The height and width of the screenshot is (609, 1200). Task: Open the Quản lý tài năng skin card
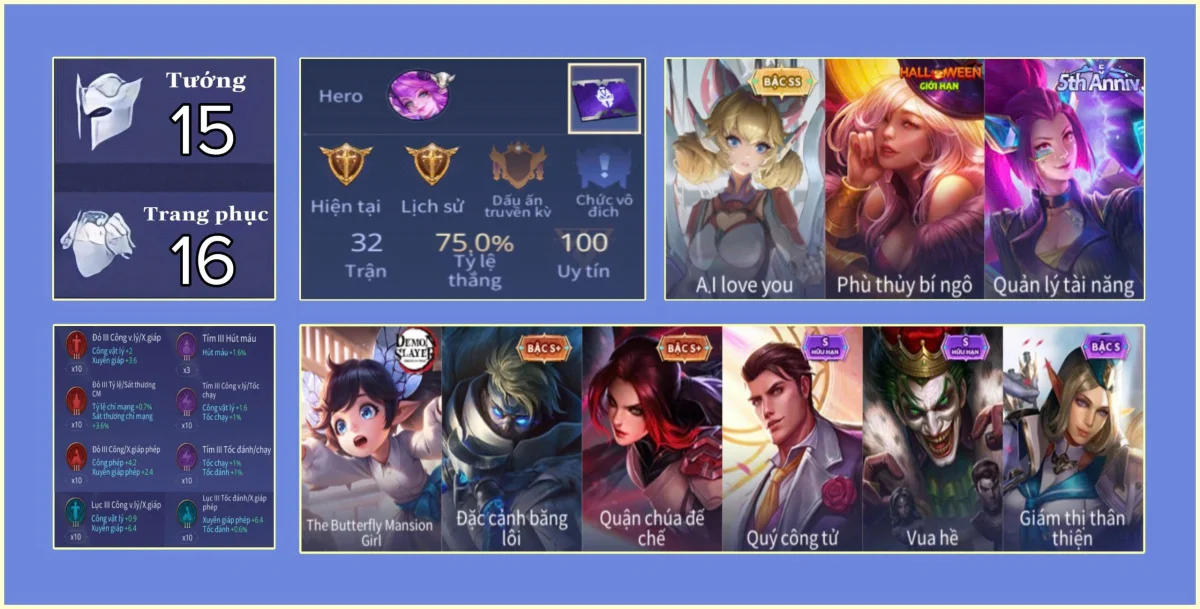(1064, 180)
